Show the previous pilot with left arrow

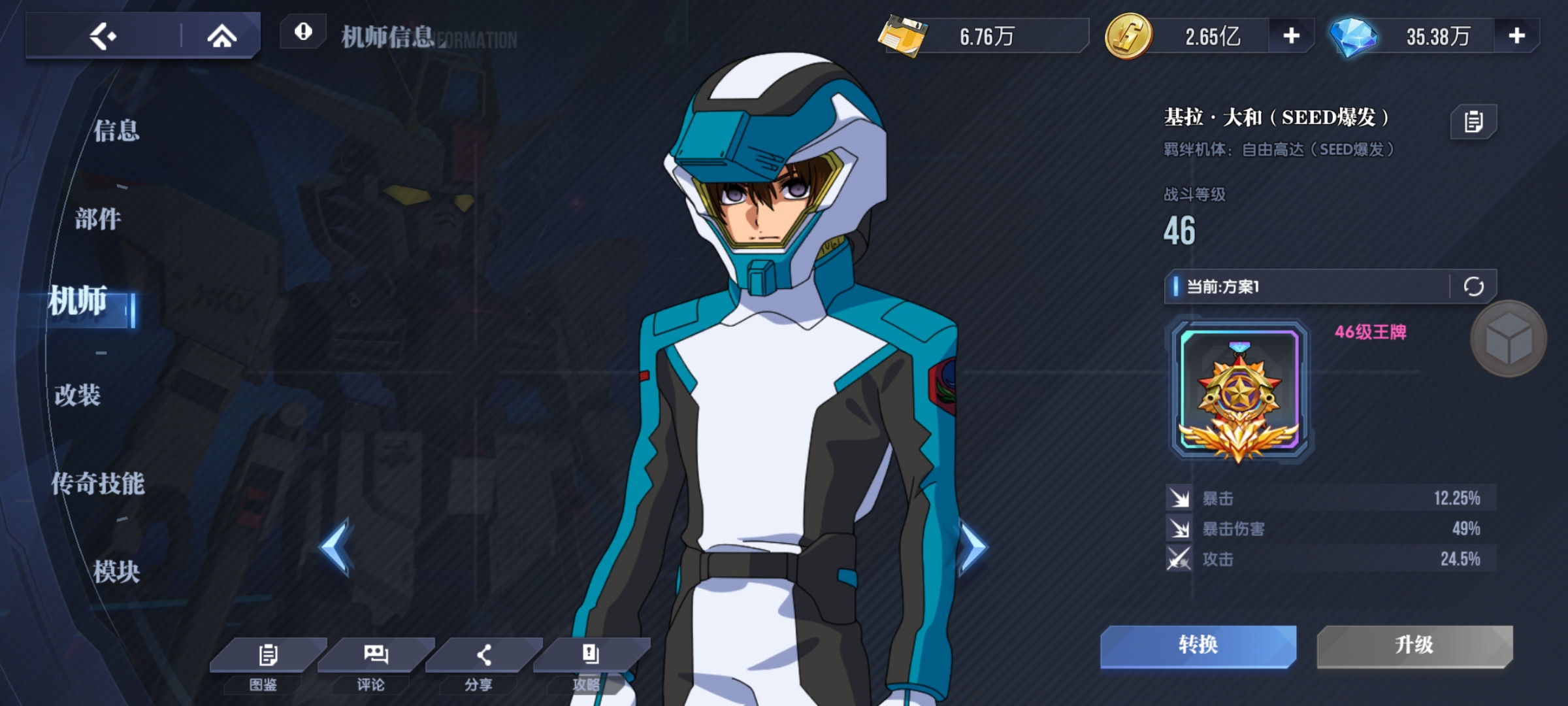[x=336, y=547]
